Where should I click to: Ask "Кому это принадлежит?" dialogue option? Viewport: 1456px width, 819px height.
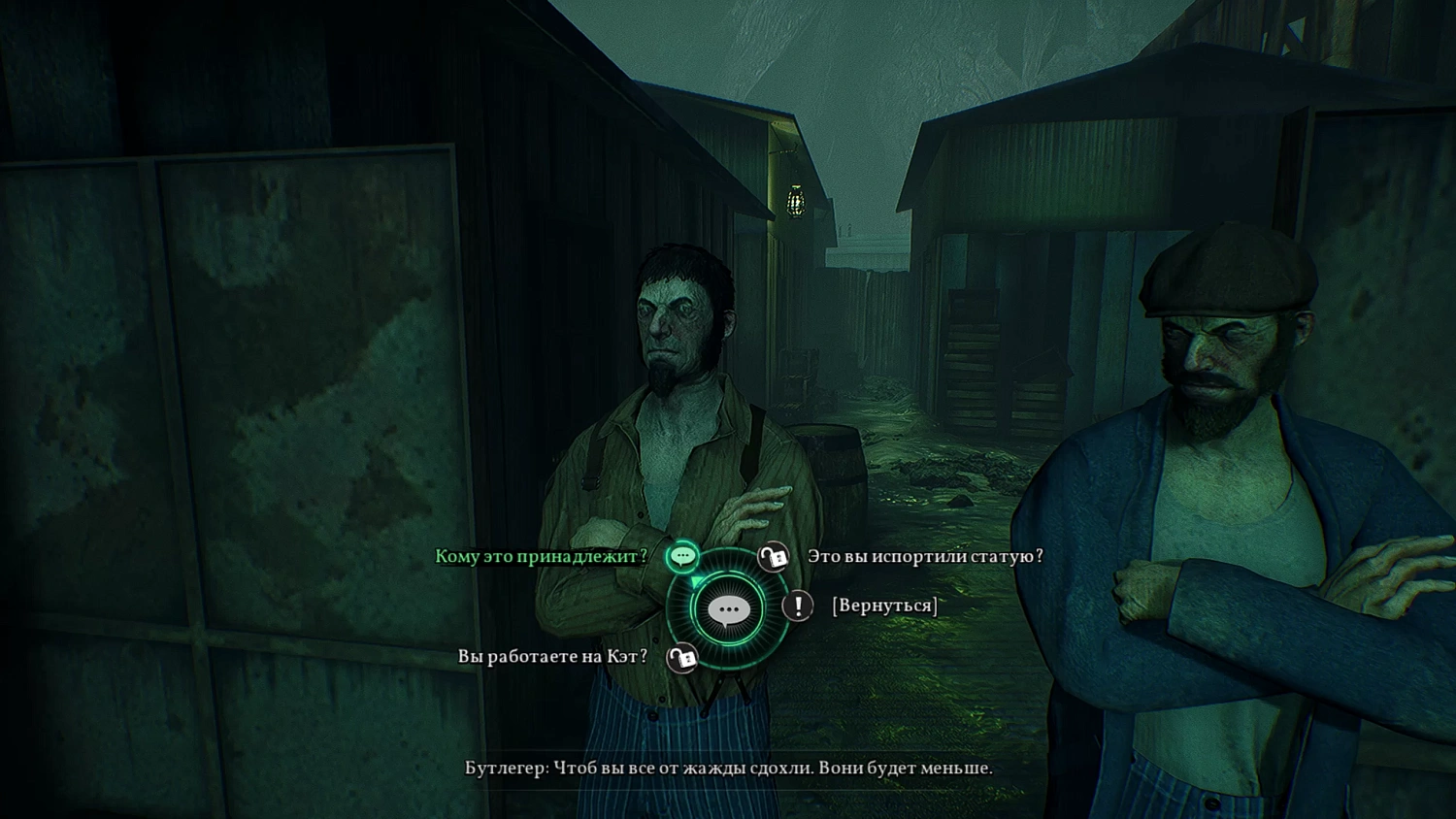[541, 556]
